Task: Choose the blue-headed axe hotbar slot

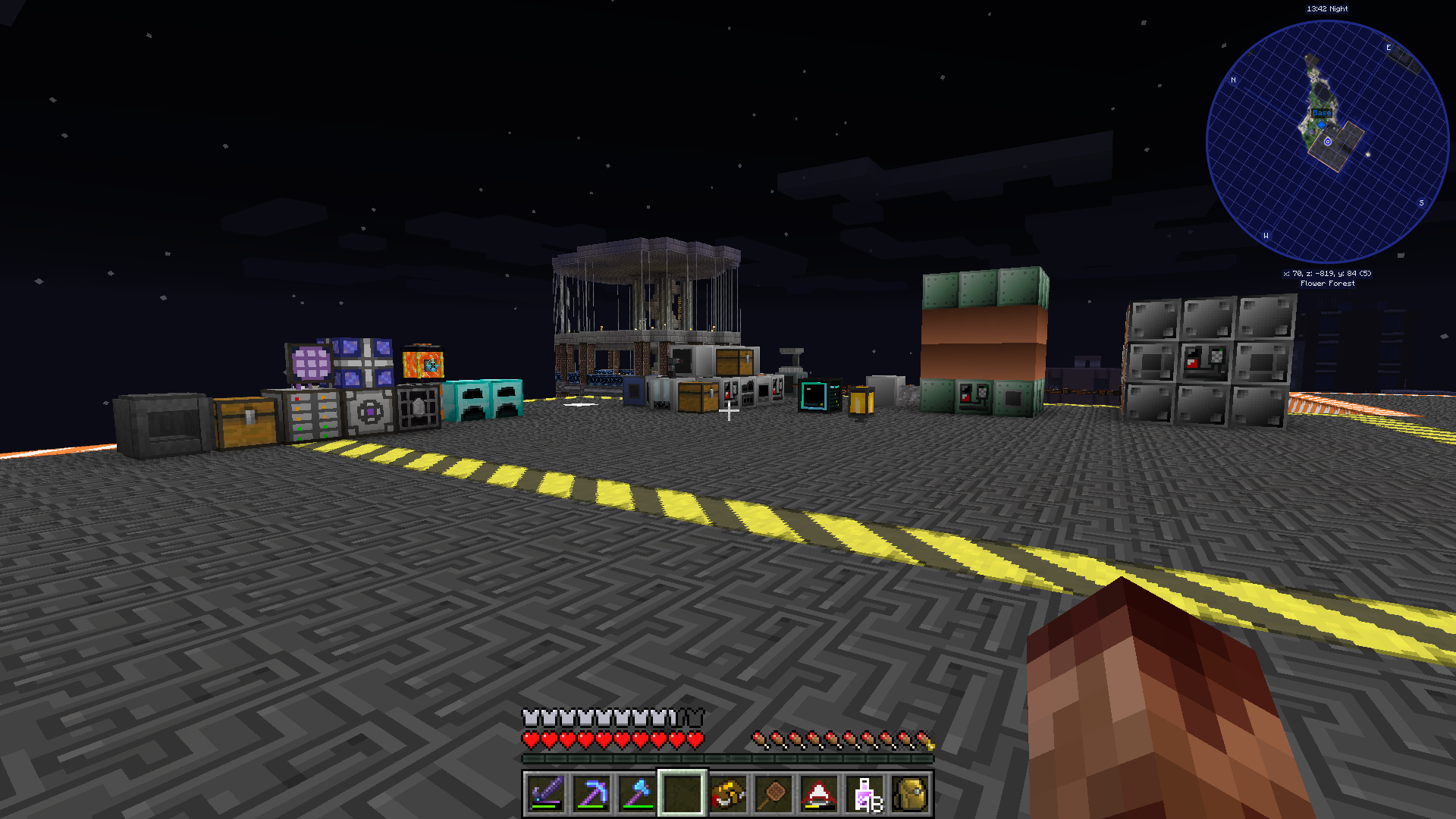Action: (637, 794)
